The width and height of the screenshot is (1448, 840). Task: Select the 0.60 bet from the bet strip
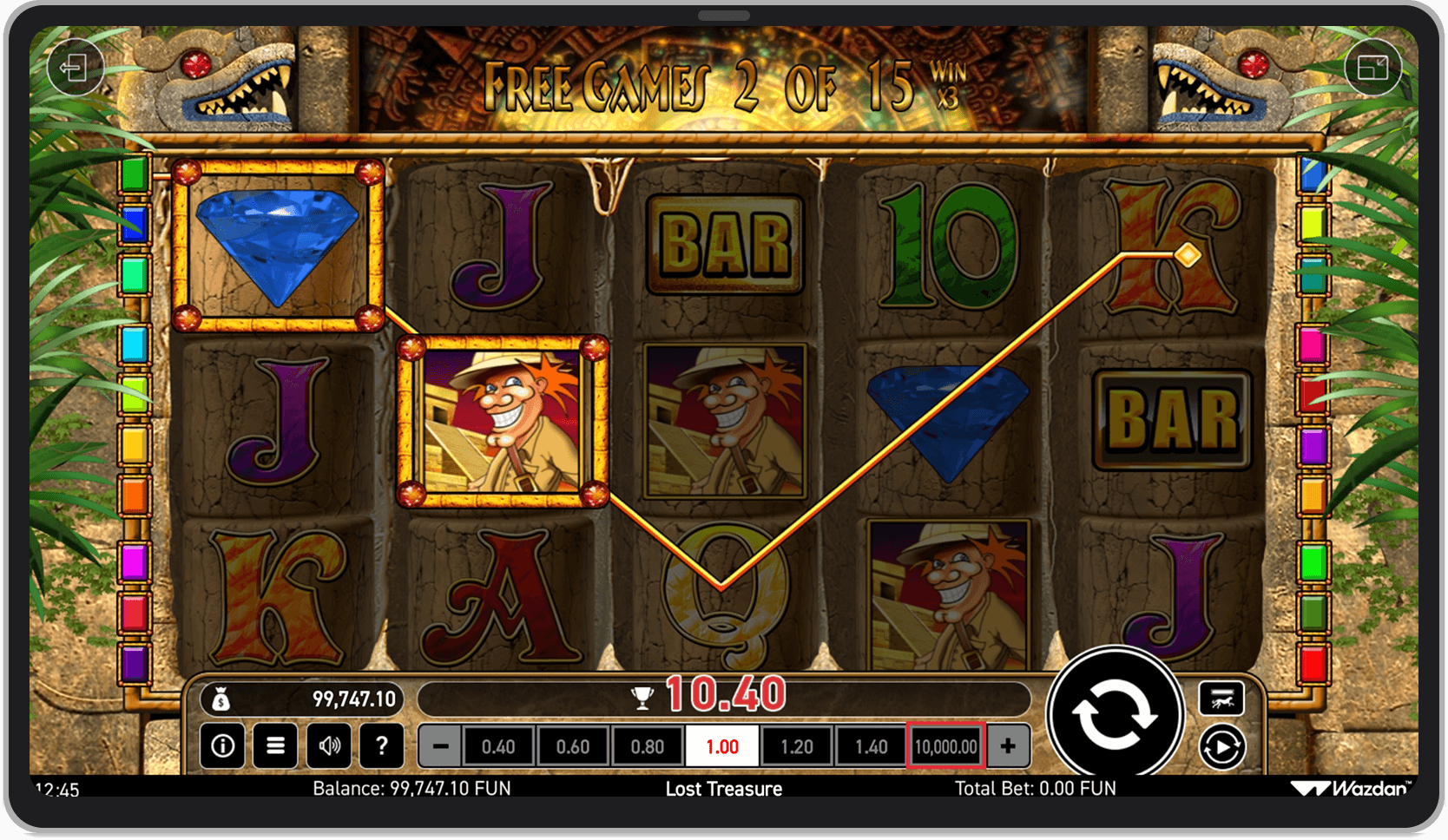tap(572, 745)
